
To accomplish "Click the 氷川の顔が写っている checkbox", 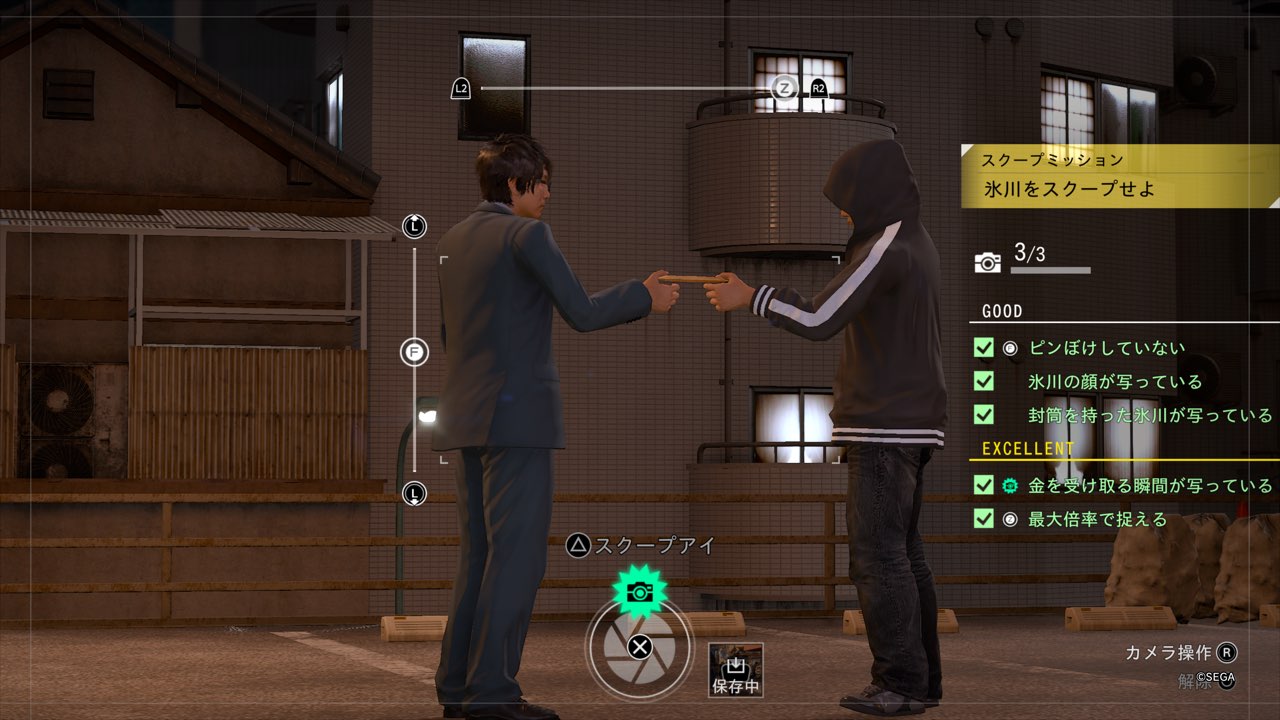I will (983, 381).
